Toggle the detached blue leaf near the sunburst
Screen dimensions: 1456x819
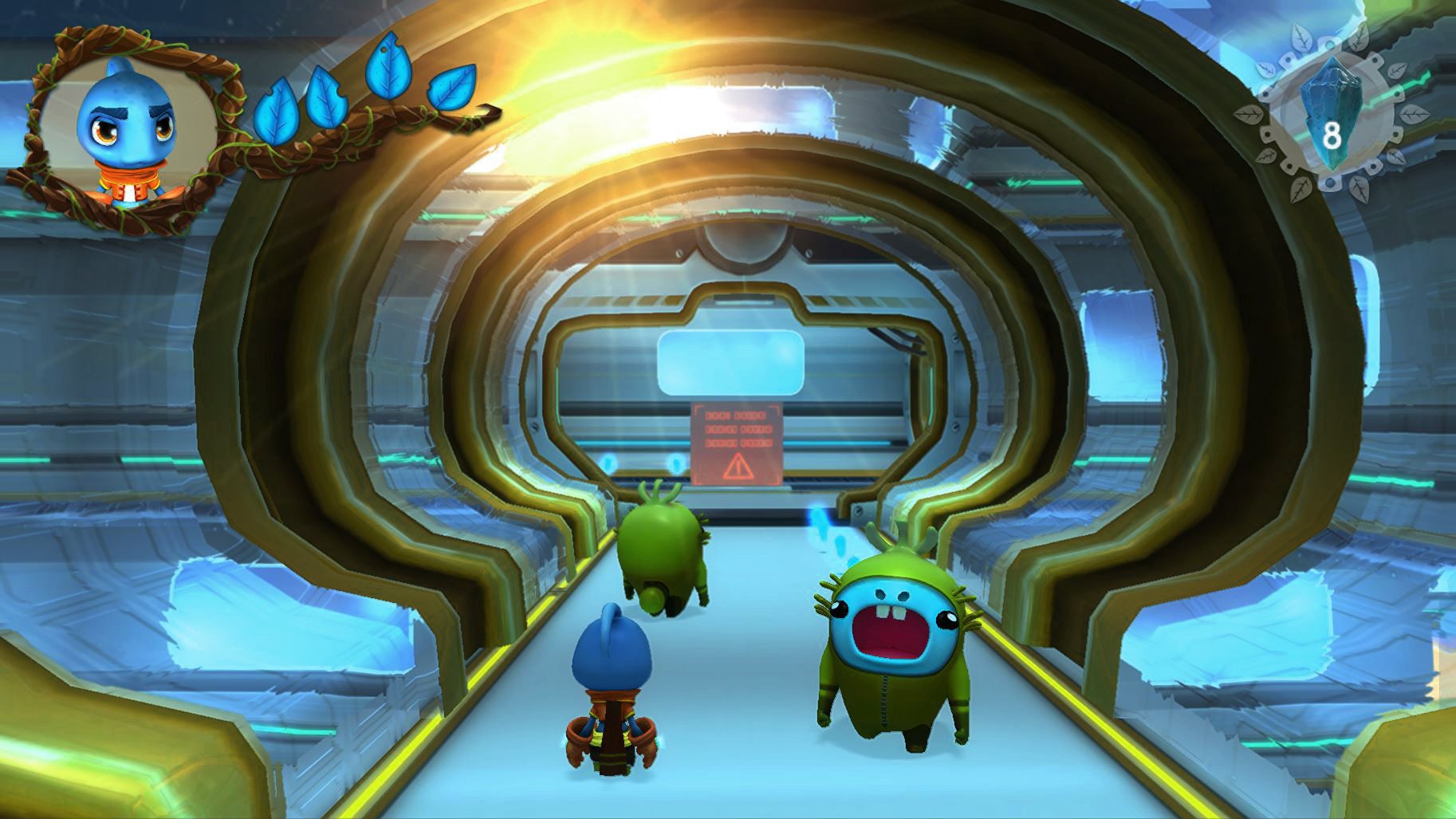tap(451, 88)
